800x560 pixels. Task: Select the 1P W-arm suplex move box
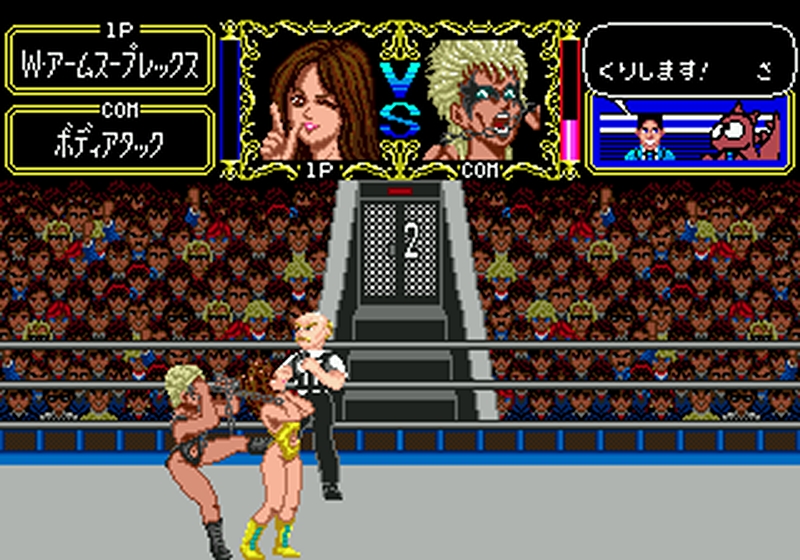[x=110, y=64]
